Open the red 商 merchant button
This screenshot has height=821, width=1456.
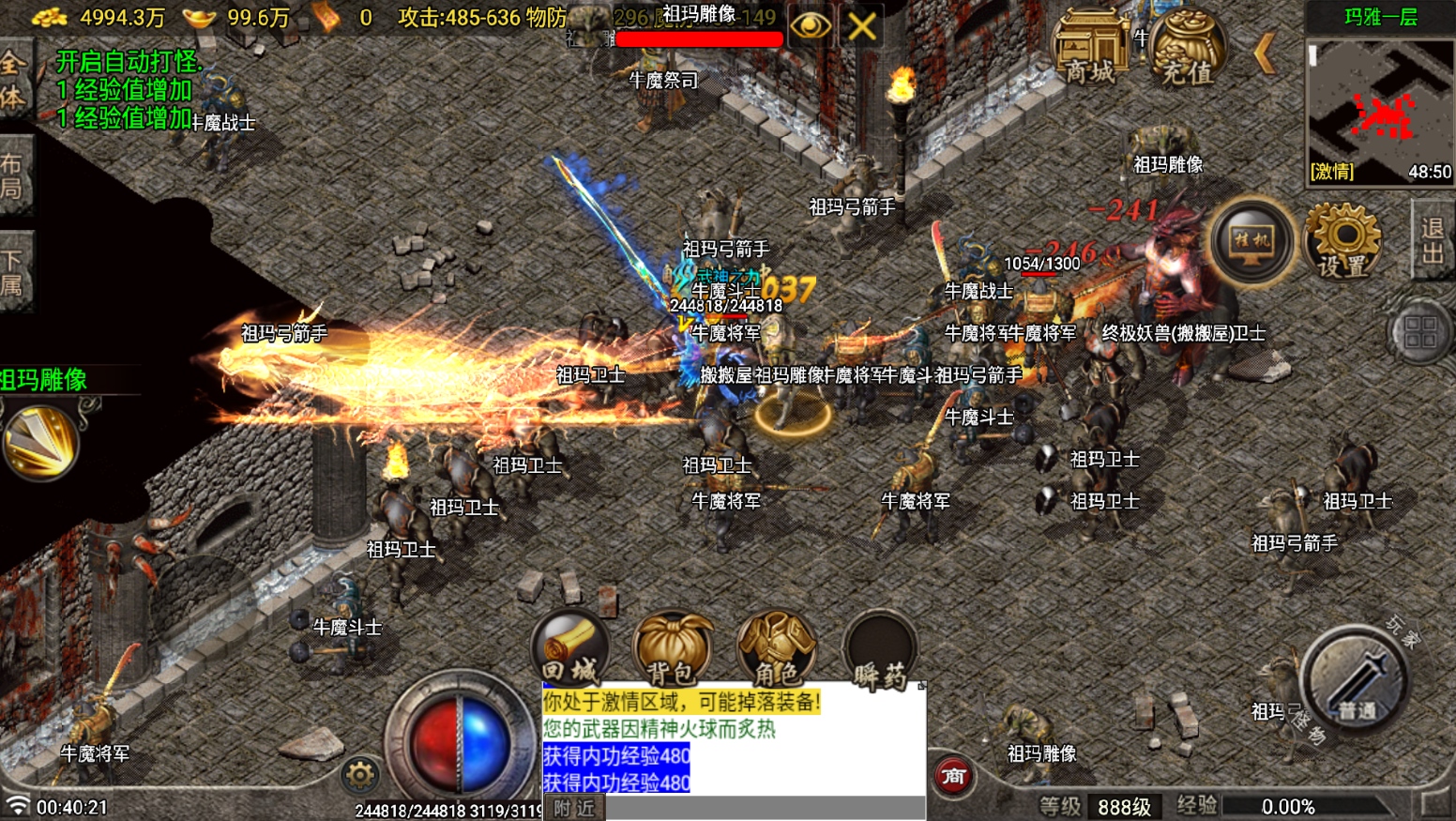point(953,776)
